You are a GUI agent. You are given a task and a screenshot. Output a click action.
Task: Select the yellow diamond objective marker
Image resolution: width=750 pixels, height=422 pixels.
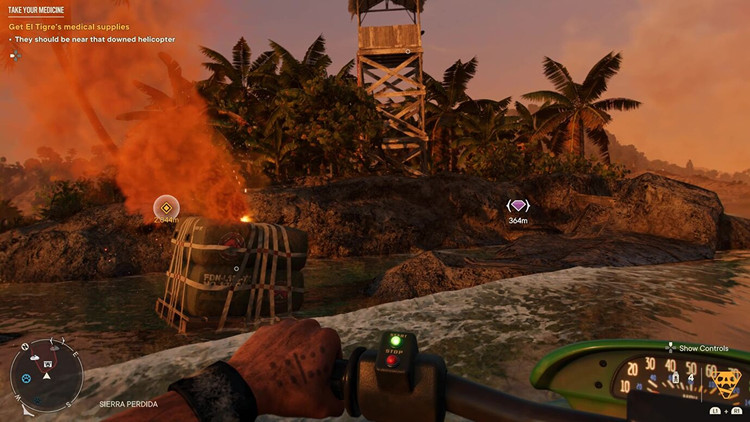[166, 207]
